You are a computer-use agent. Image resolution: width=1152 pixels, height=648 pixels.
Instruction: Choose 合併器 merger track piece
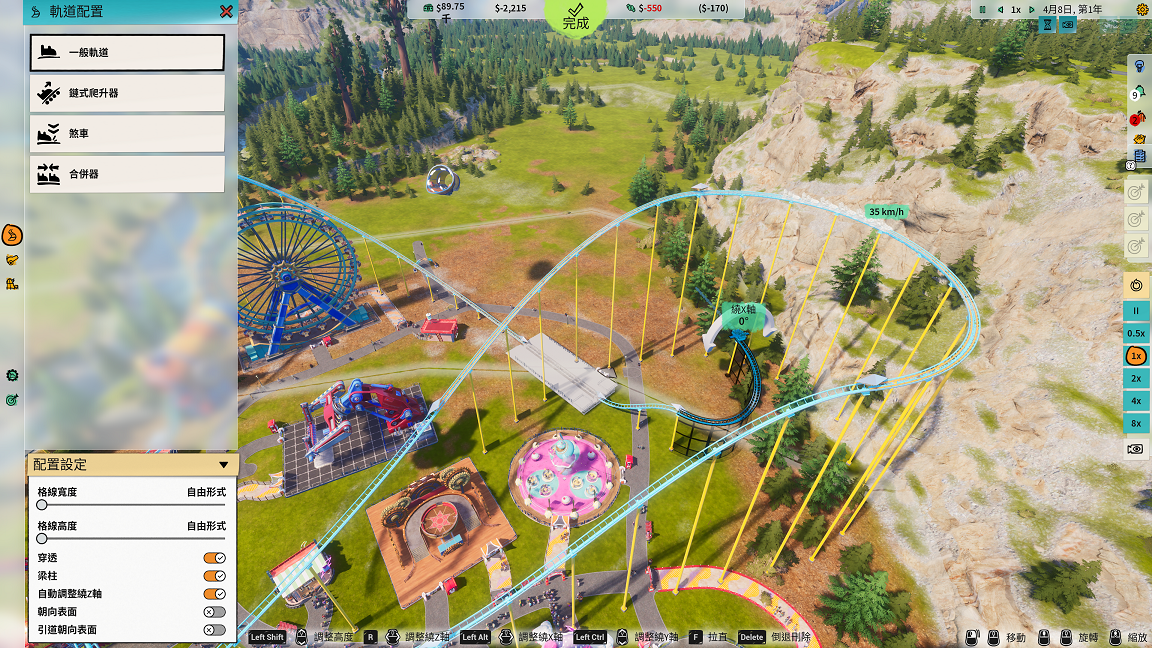(127, 174)
